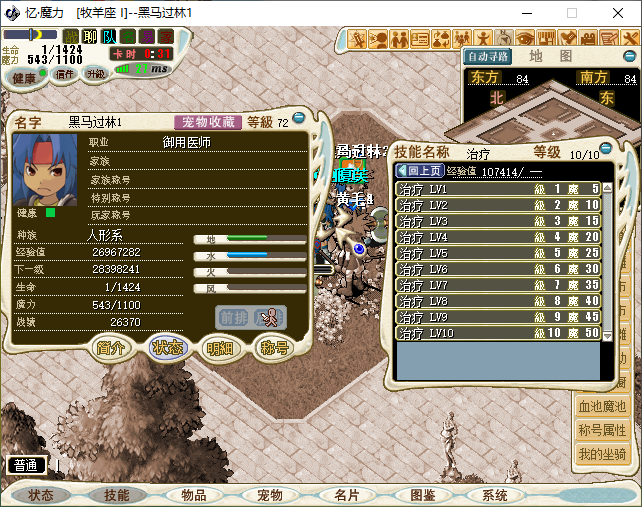Toggle the 前排 front row position
642x507 pixels.
click(232, 317)
